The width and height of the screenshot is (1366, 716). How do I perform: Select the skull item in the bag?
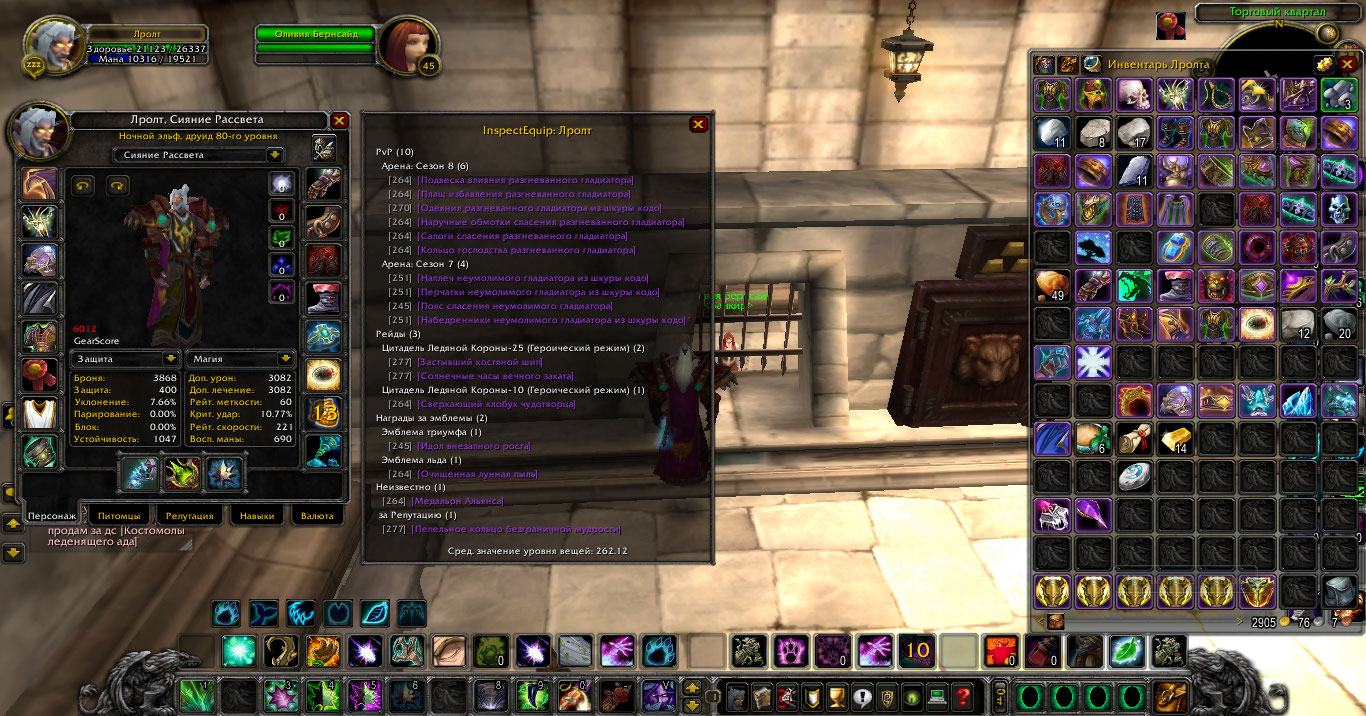(1136, 94)
